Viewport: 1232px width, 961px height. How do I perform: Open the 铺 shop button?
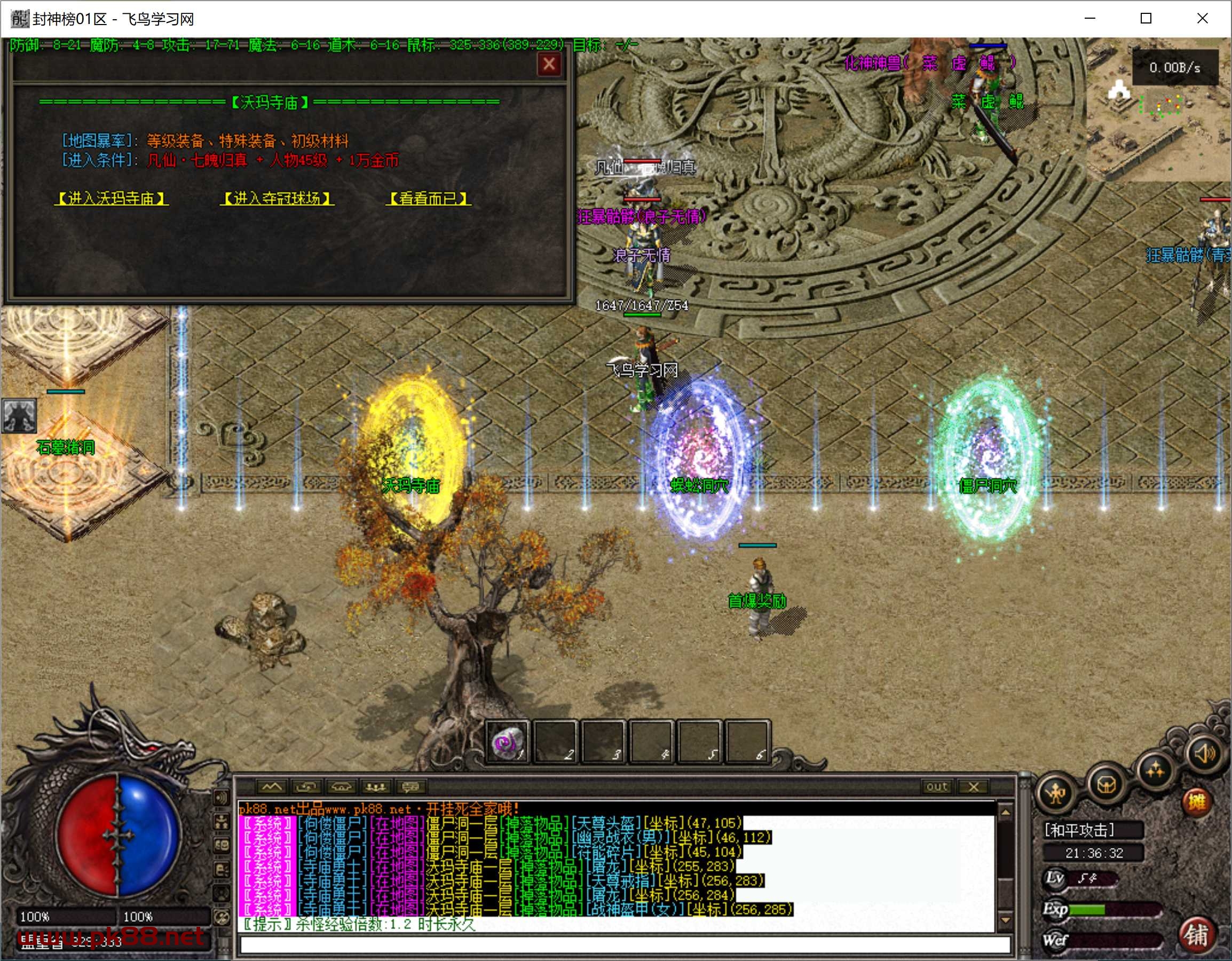coord(1196,934)
